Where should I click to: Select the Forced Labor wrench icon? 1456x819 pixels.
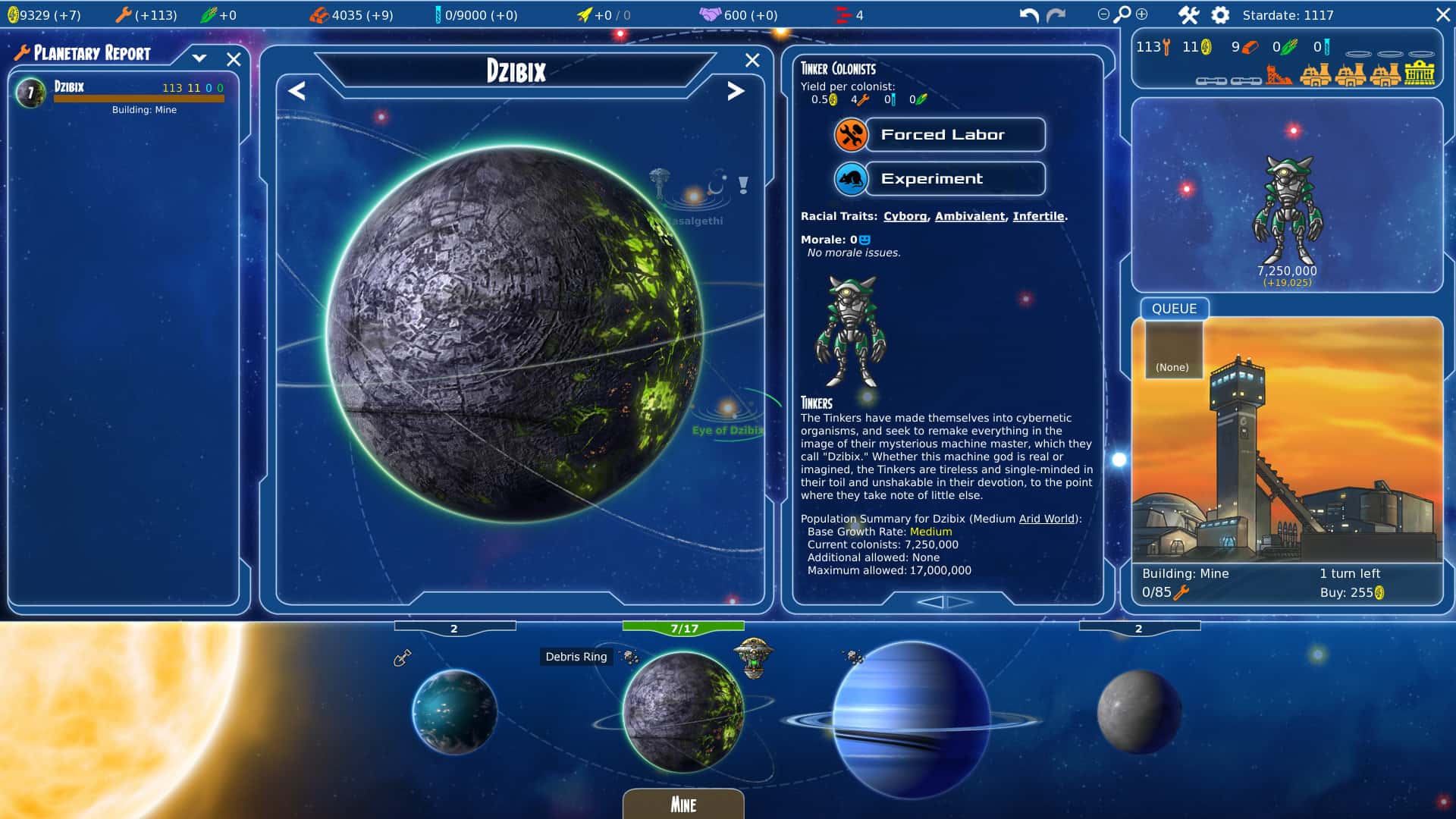852,134
